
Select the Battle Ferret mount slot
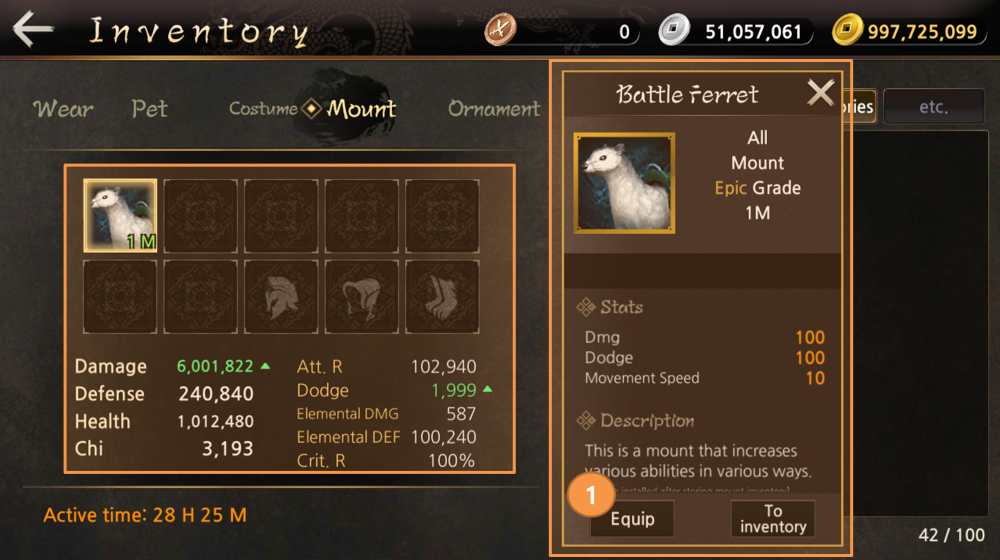[120, 215]
